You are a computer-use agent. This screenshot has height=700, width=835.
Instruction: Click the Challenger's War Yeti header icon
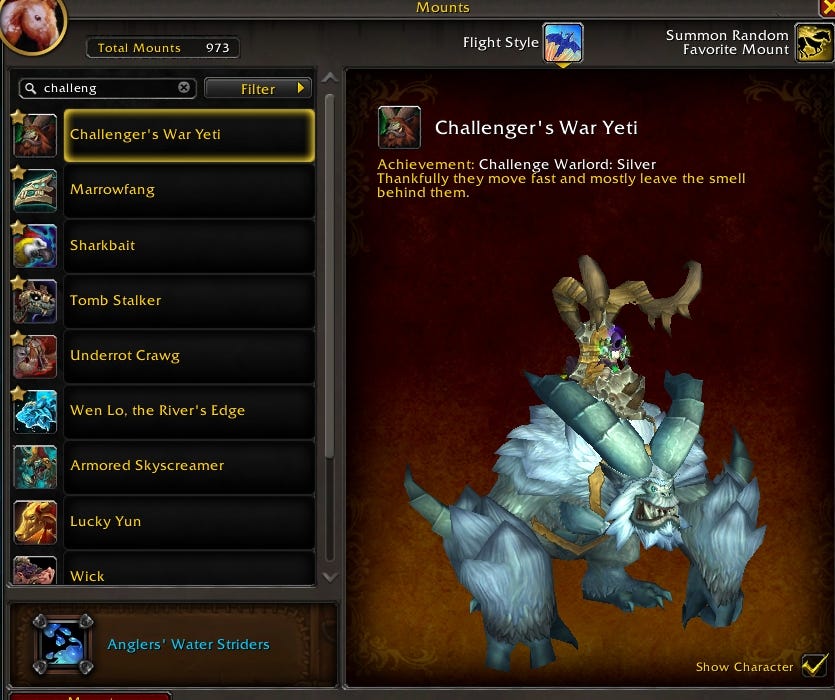(399, 128)
